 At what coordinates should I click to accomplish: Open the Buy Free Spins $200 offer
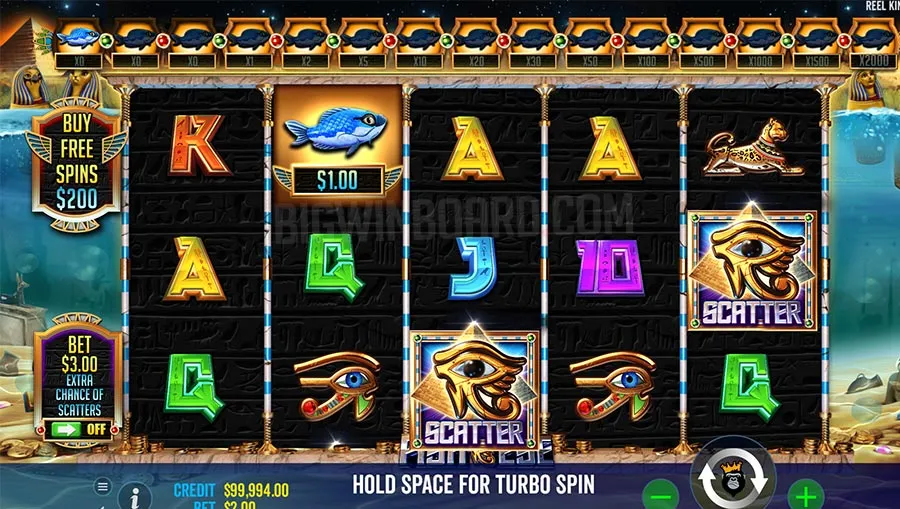click(77, 171)
